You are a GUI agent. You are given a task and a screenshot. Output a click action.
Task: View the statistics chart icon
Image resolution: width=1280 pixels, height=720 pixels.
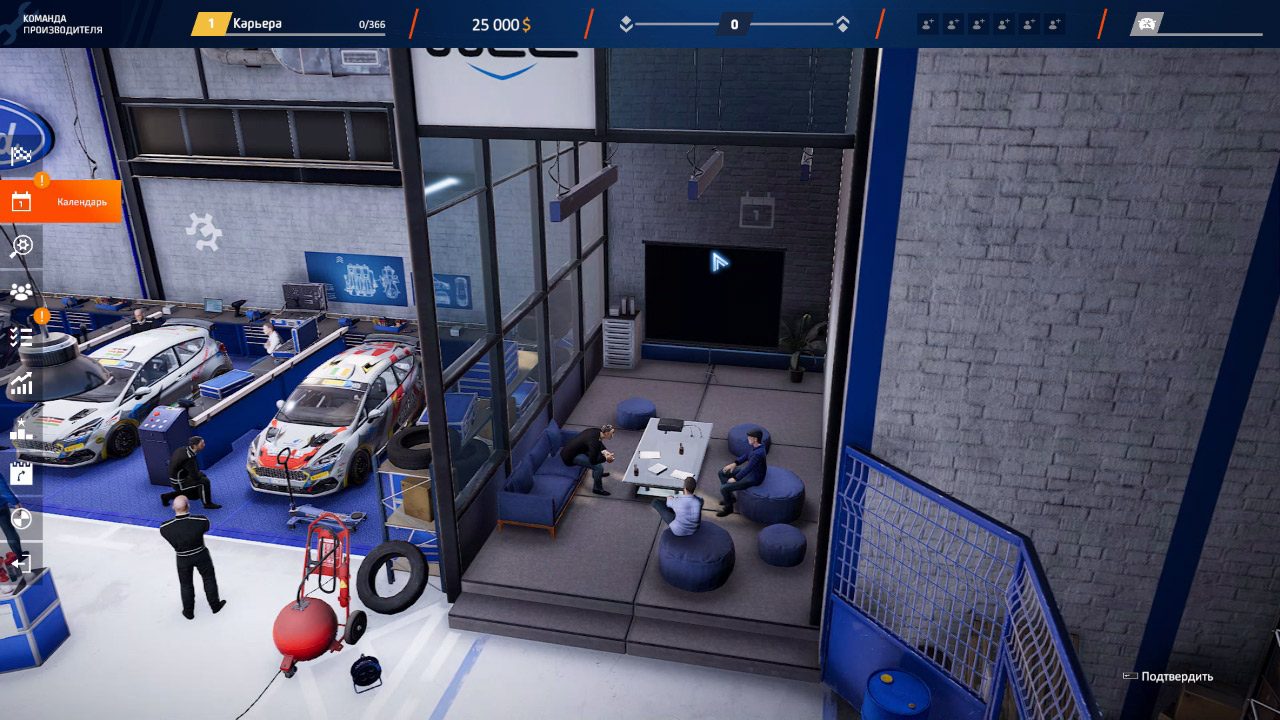tap(21, 383)
